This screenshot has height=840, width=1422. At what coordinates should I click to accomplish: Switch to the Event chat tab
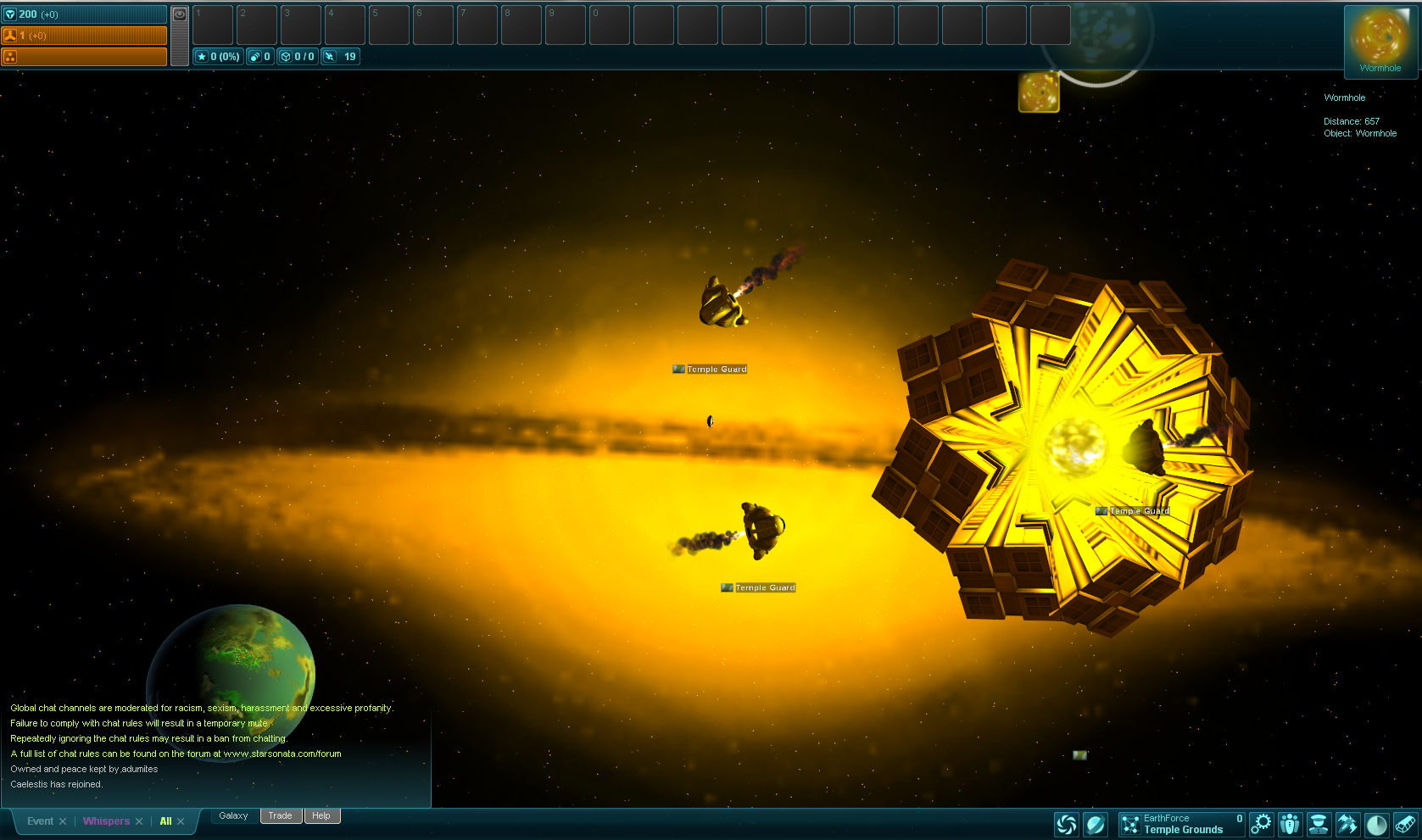(x=40, y=821)
